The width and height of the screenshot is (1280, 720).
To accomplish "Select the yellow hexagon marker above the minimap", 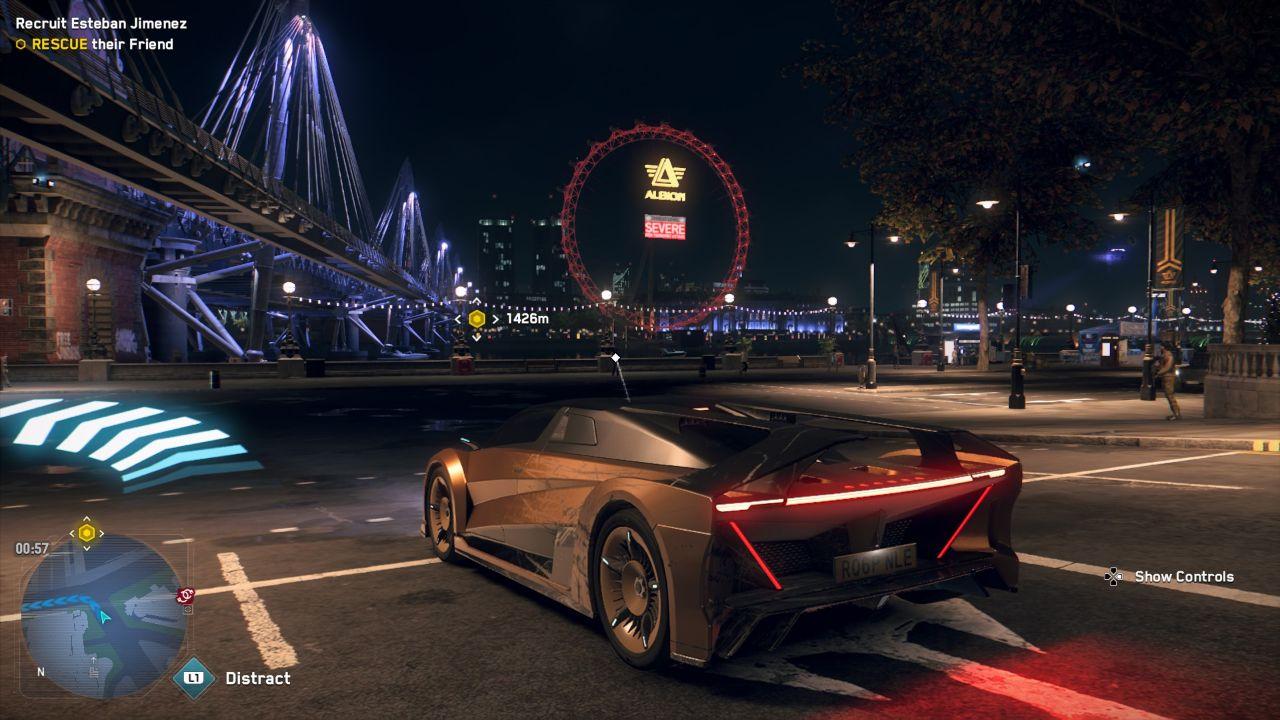I will click(x=87, y=533).
